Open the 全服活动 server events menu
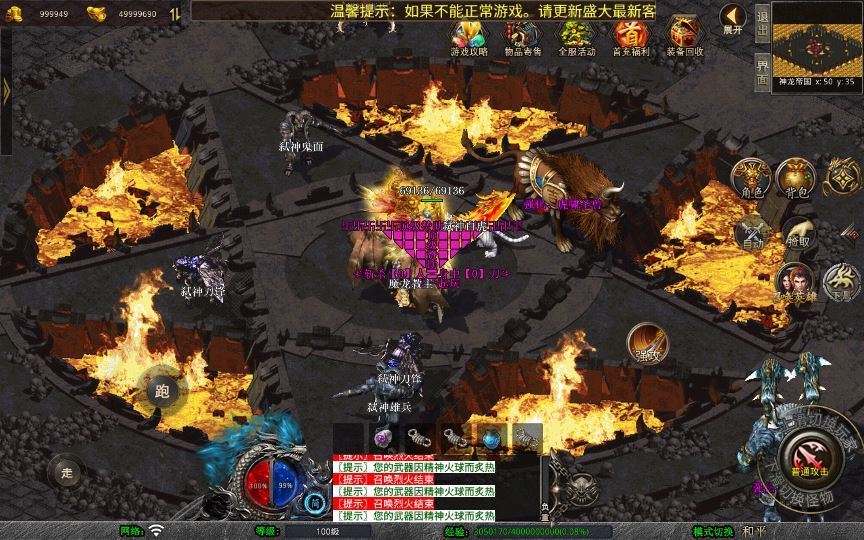 (576, 36)
